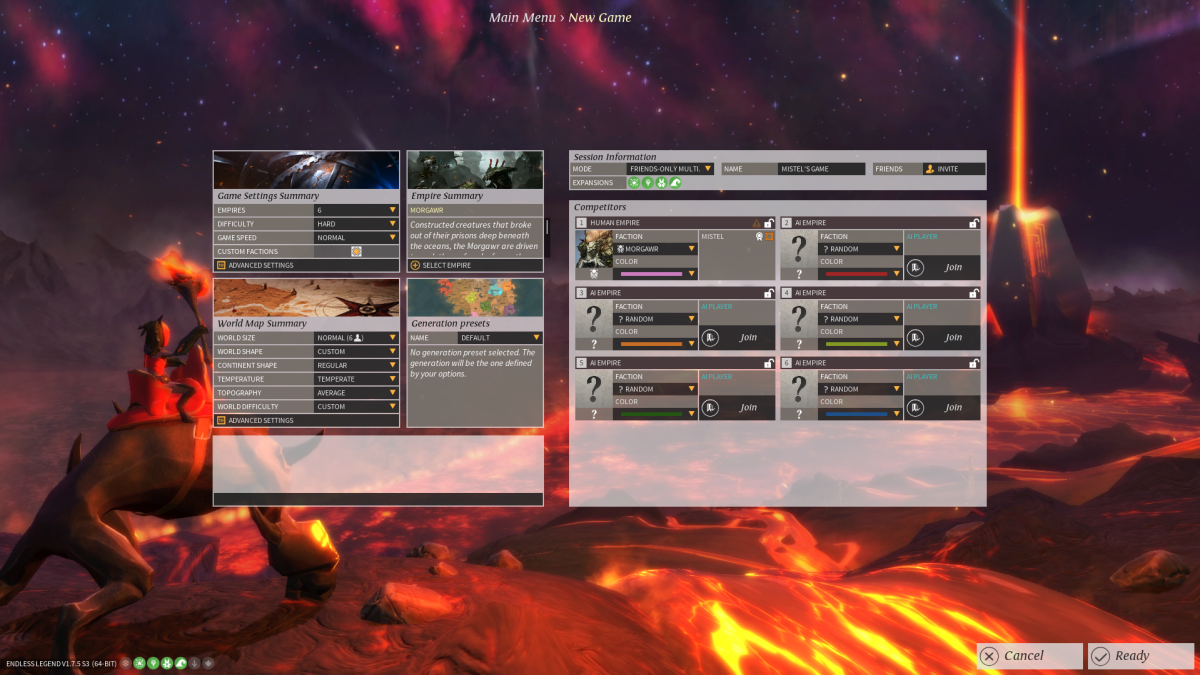The height and width of the screenshot is (675, 1200).
Task: Open the Topography dropdown
Action: coord(357,393)
